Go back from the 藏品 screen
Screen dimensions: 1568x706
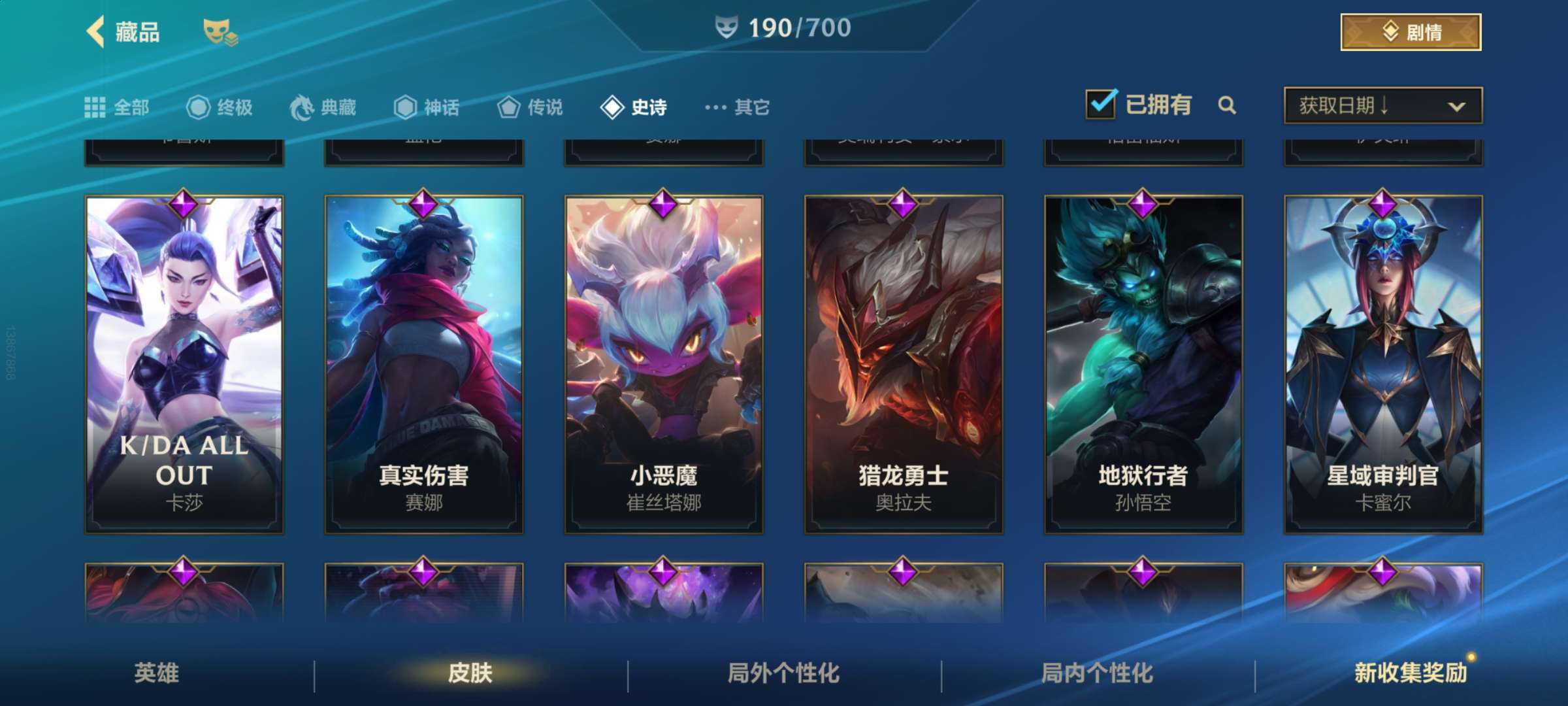(96, 31)
